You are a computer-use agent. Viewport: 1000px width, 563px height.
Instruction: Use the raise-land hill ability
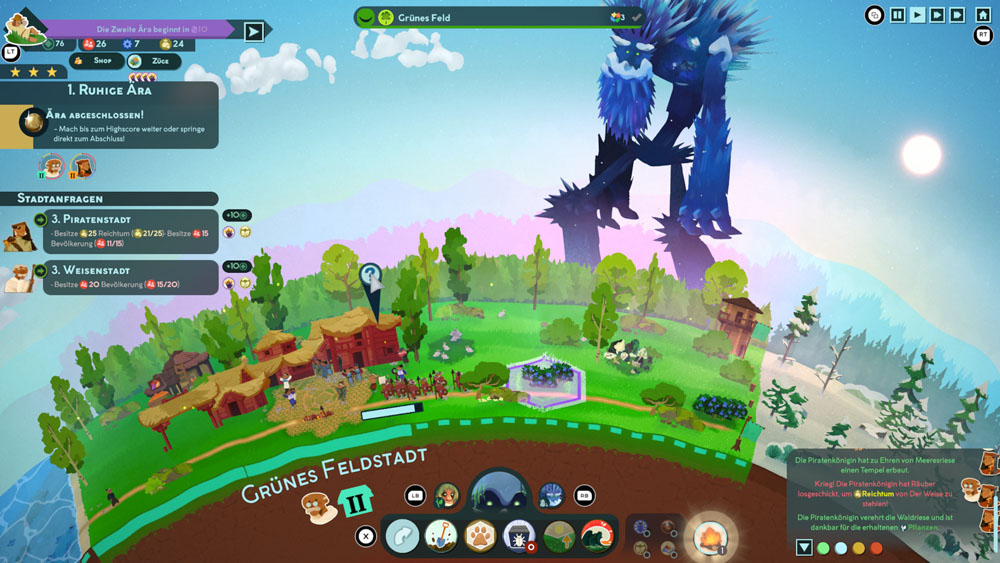[x=559, y=536]
